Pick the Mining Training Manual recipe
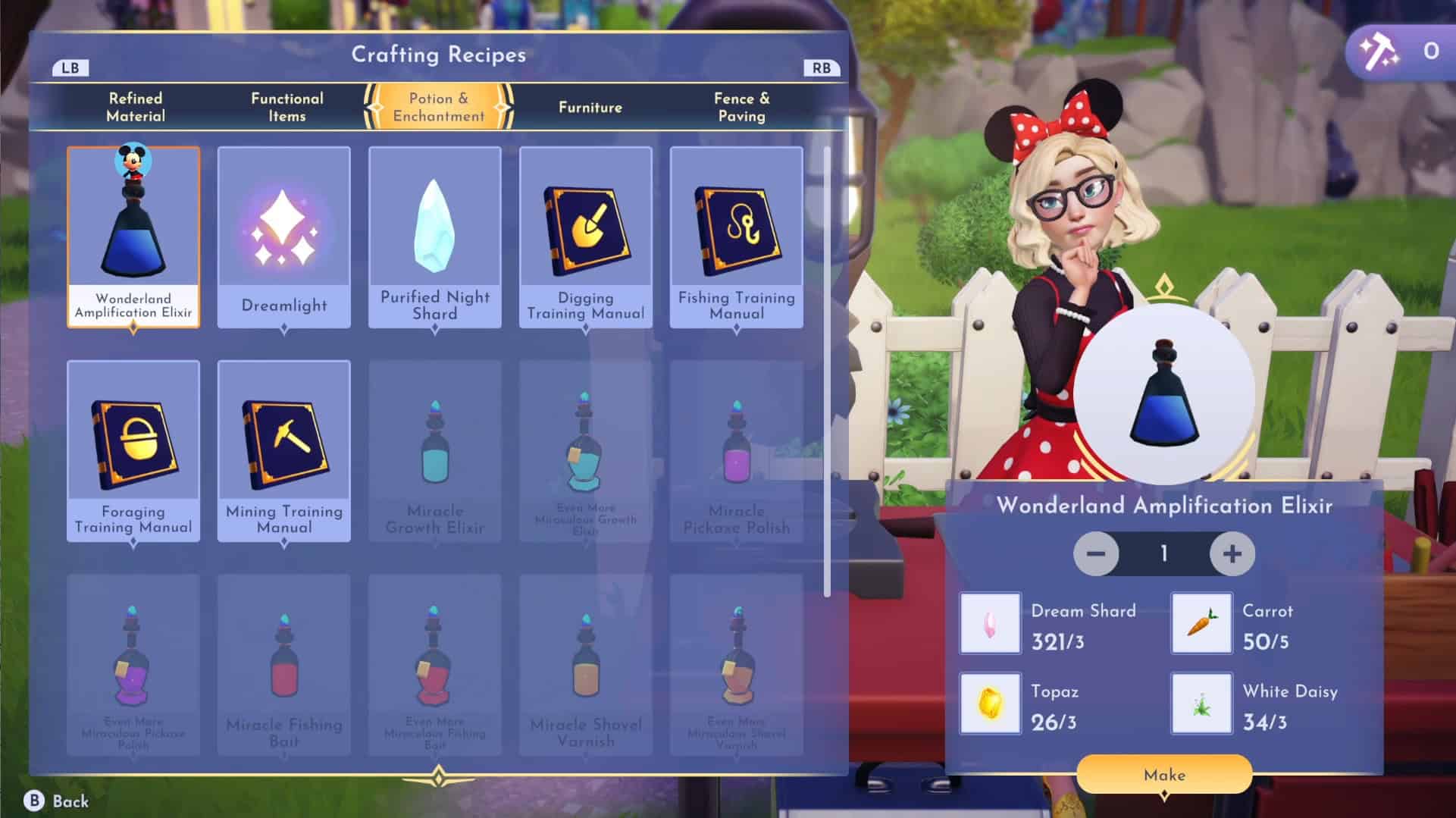1456x818 pixels. pyautogui.click(x=284, y=450)
